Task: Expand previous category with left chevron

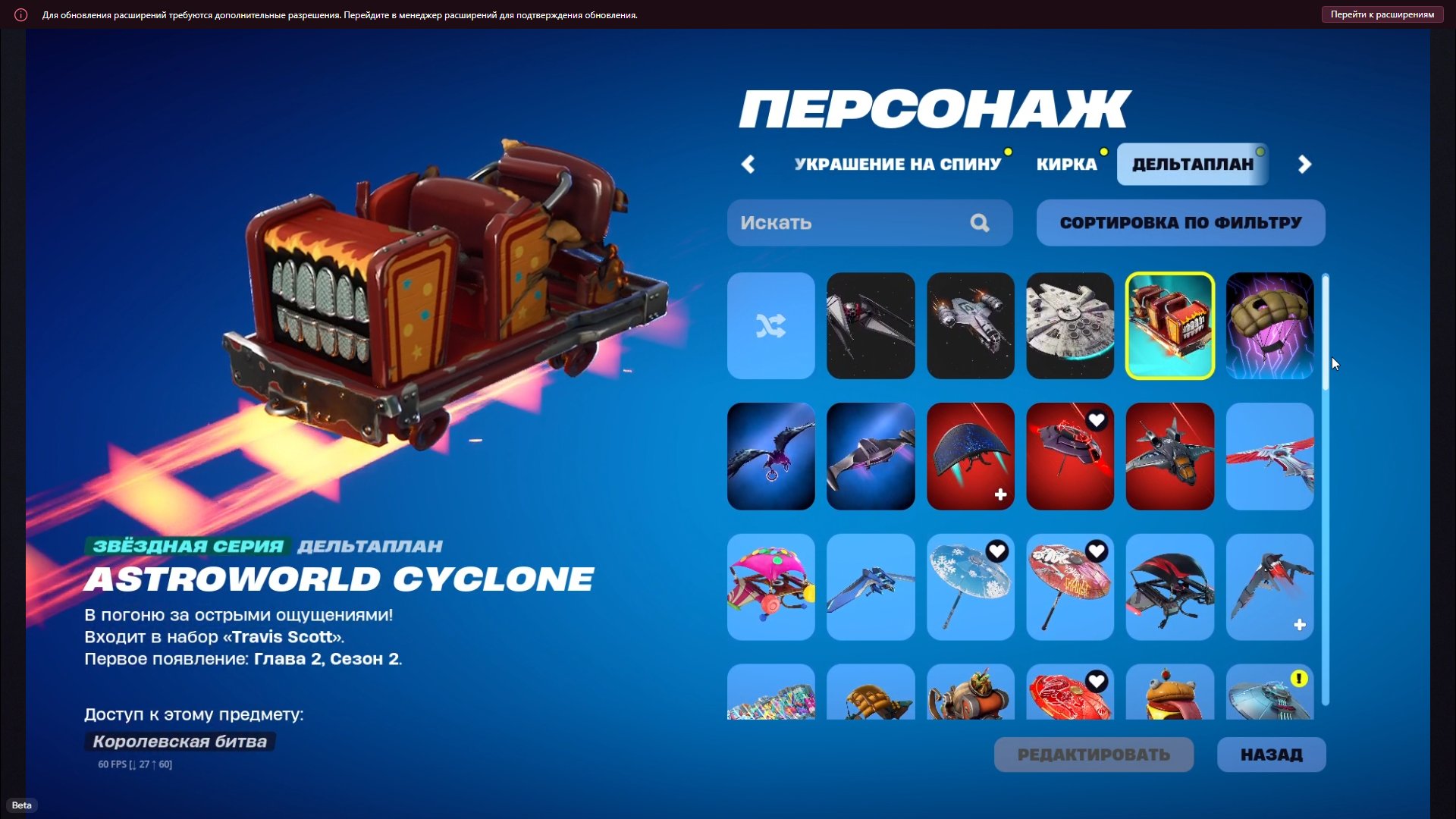Action: click(x=748, y=164)
